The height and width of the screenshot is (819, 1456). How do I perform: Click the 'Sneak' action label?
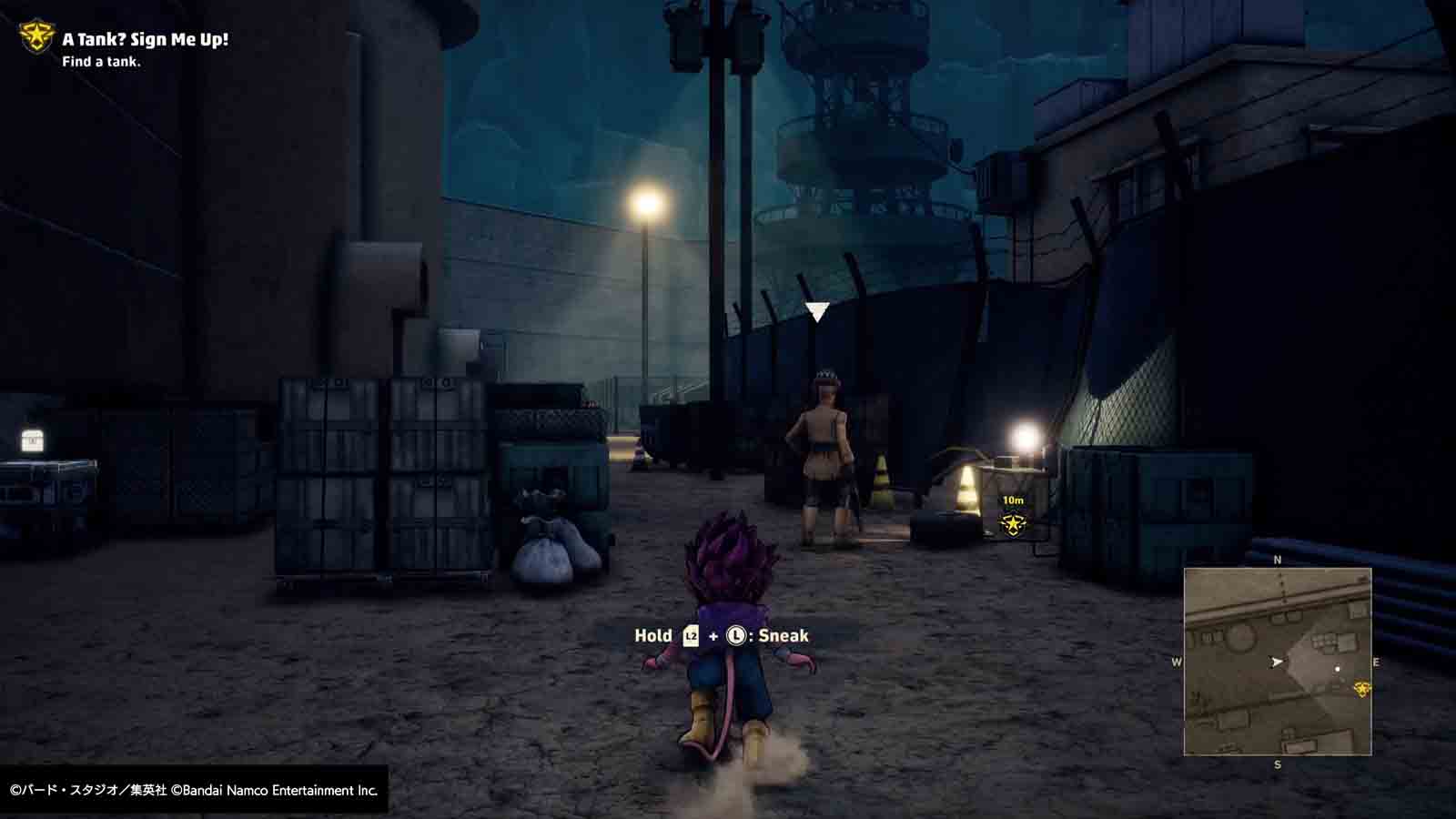click(x=784, y=636)
